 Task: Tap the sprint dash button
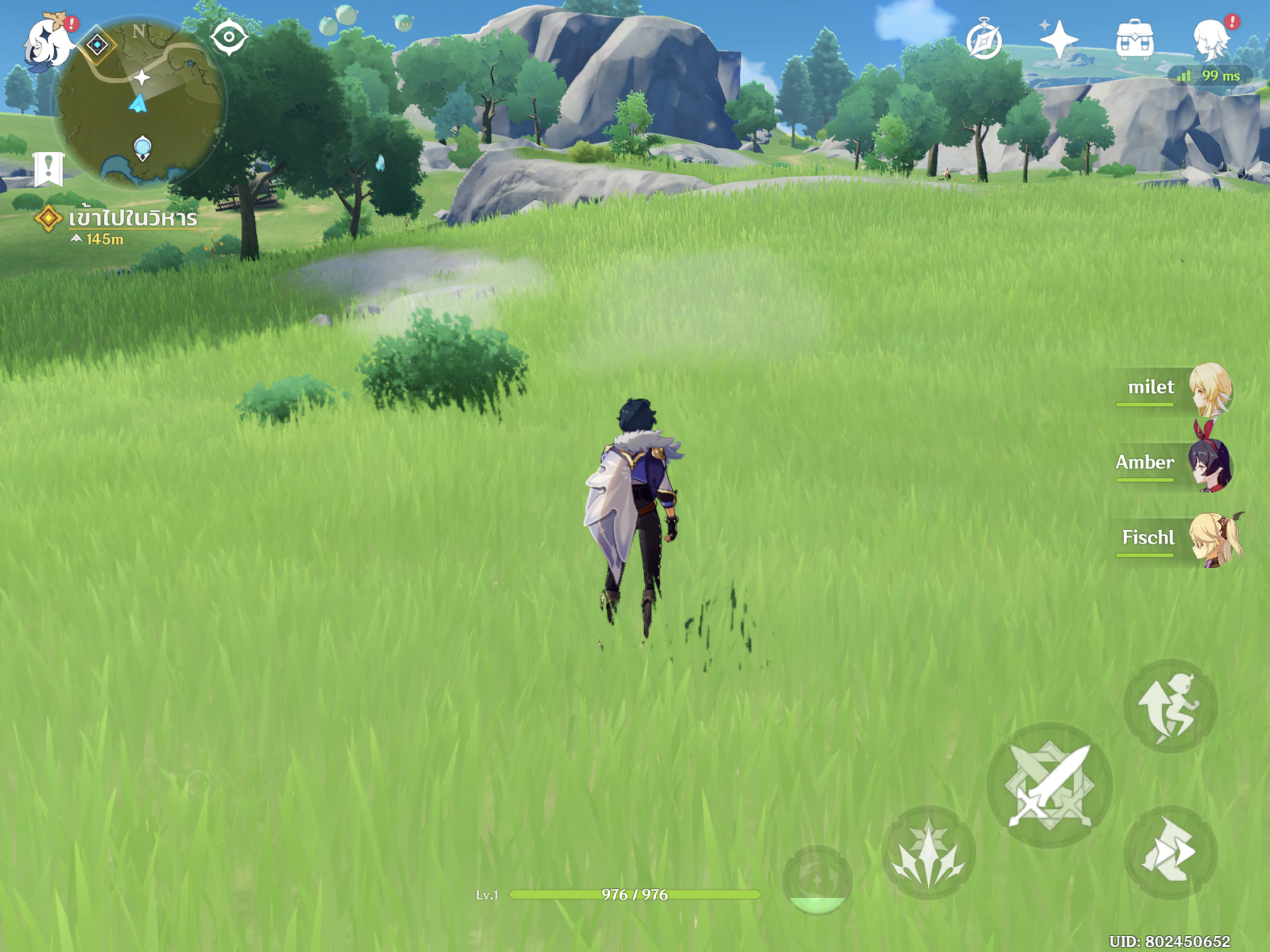[1170, 853]
